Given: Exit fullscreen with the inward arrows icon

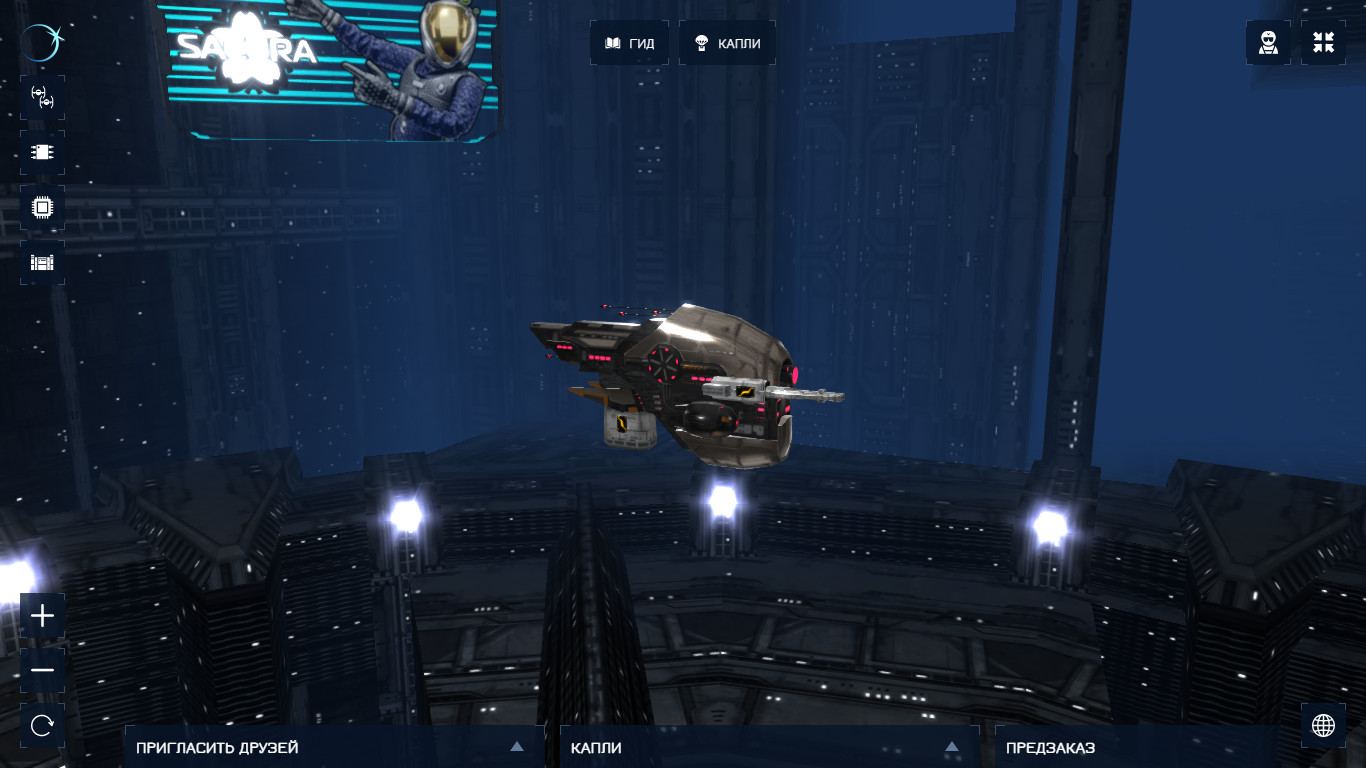Looking at the screenshot, I should click(x=1323, y=43).
